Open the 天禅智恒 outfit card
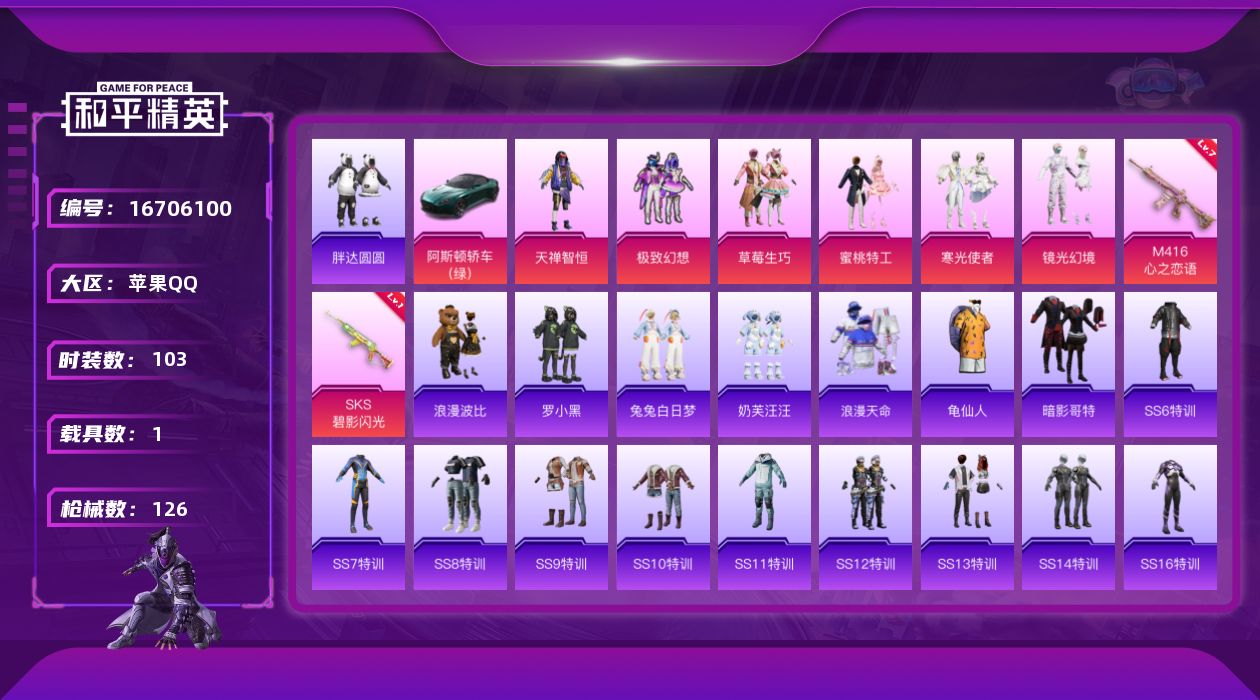Viewport: 1260px width, 700px height. coord(561,211)
